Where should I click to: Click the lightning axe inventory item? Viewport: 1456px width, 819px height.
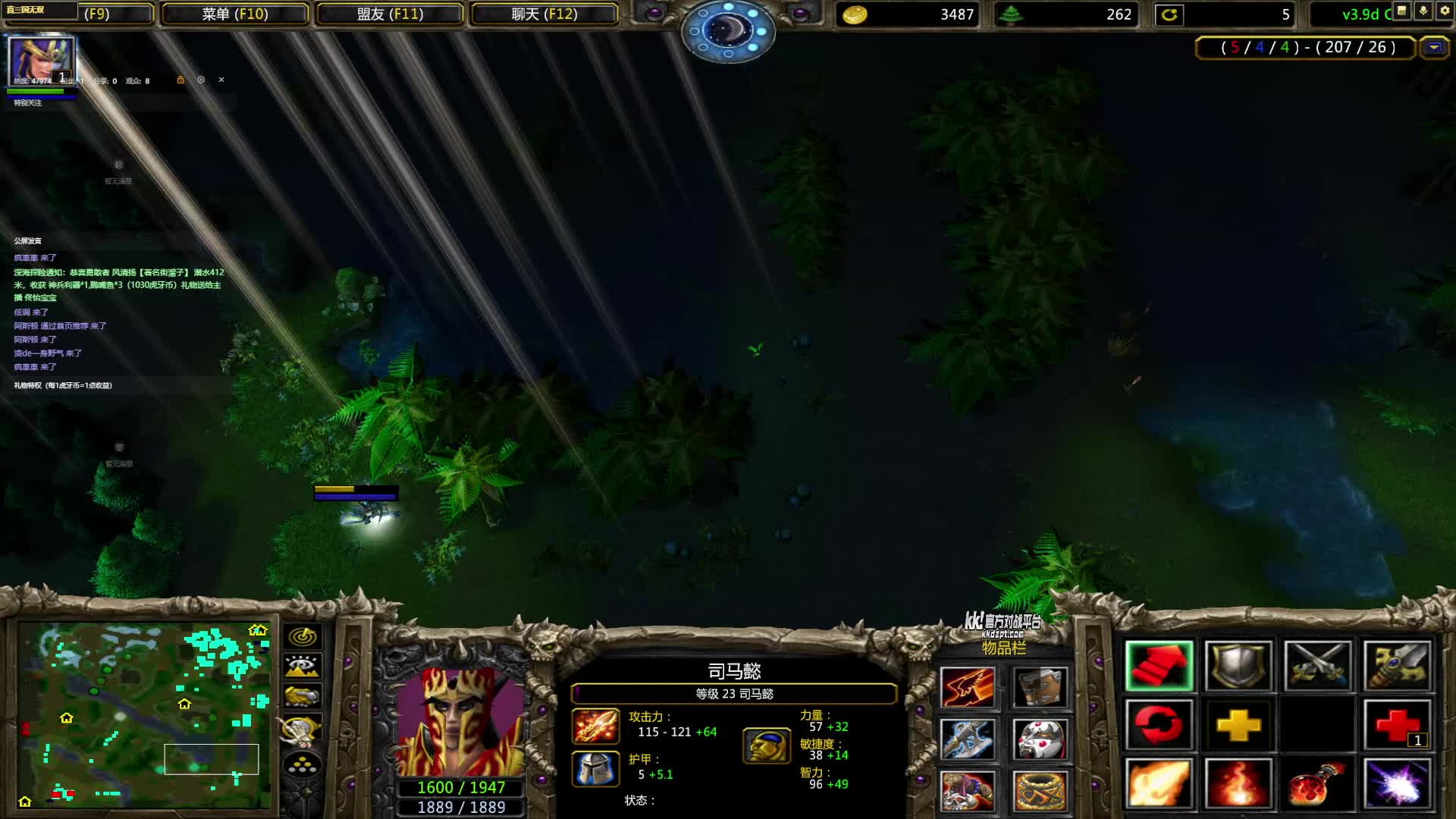tap(968, 739)
